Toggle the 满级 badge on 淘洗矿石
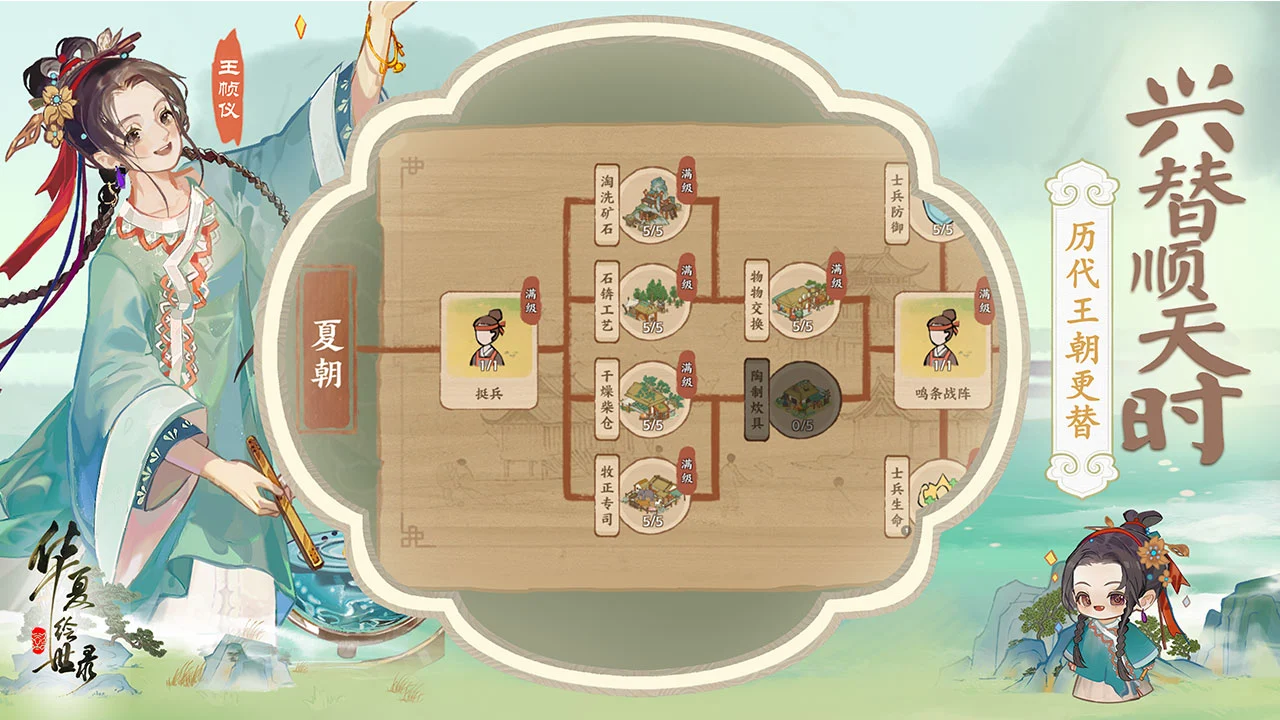The height and width of the screenshot is (720, 1280). pyautogui.click(x=688, y=183)
